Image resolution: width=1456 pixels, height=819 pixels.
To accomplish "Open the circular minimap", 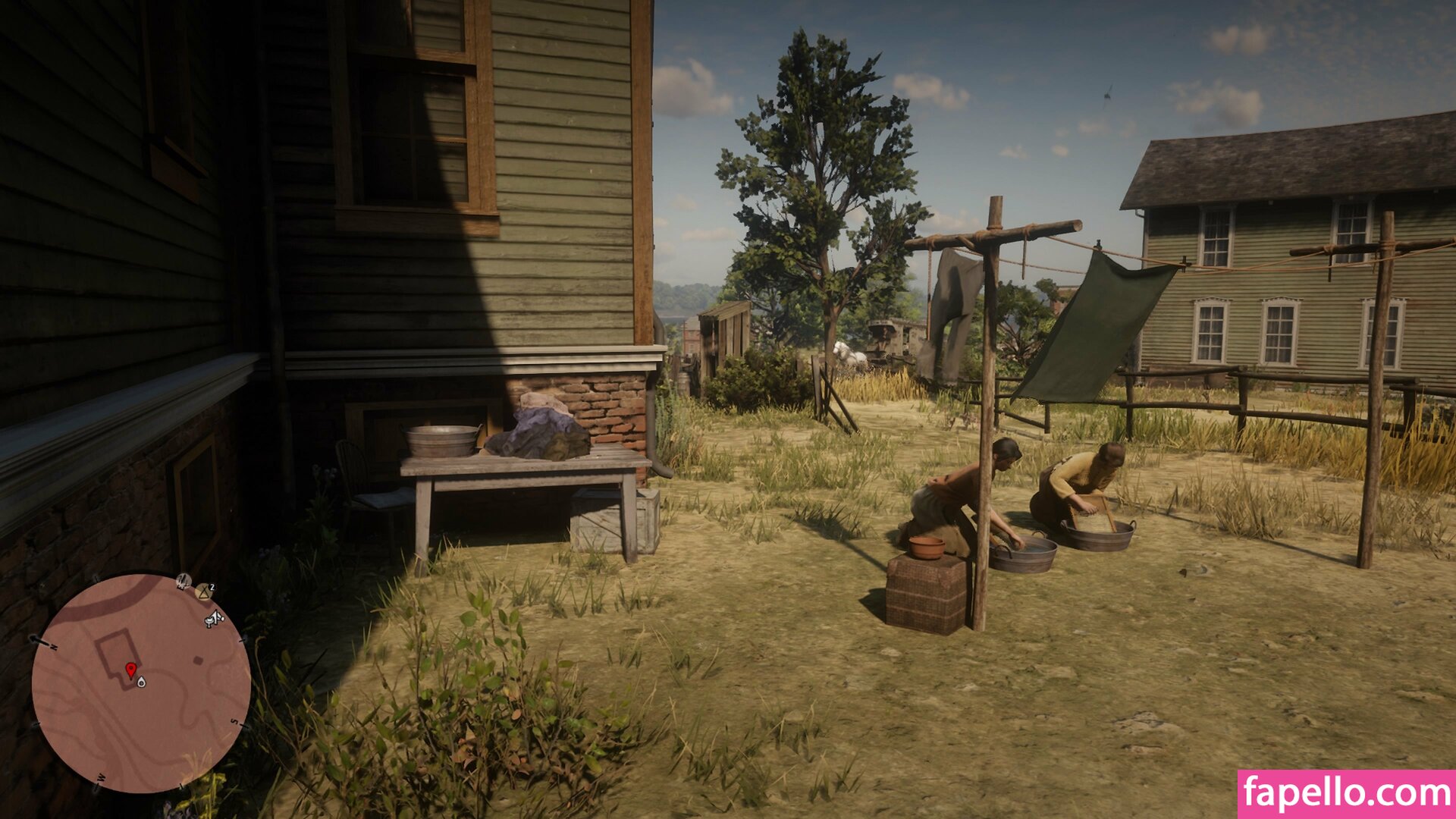I will point(141,682).
